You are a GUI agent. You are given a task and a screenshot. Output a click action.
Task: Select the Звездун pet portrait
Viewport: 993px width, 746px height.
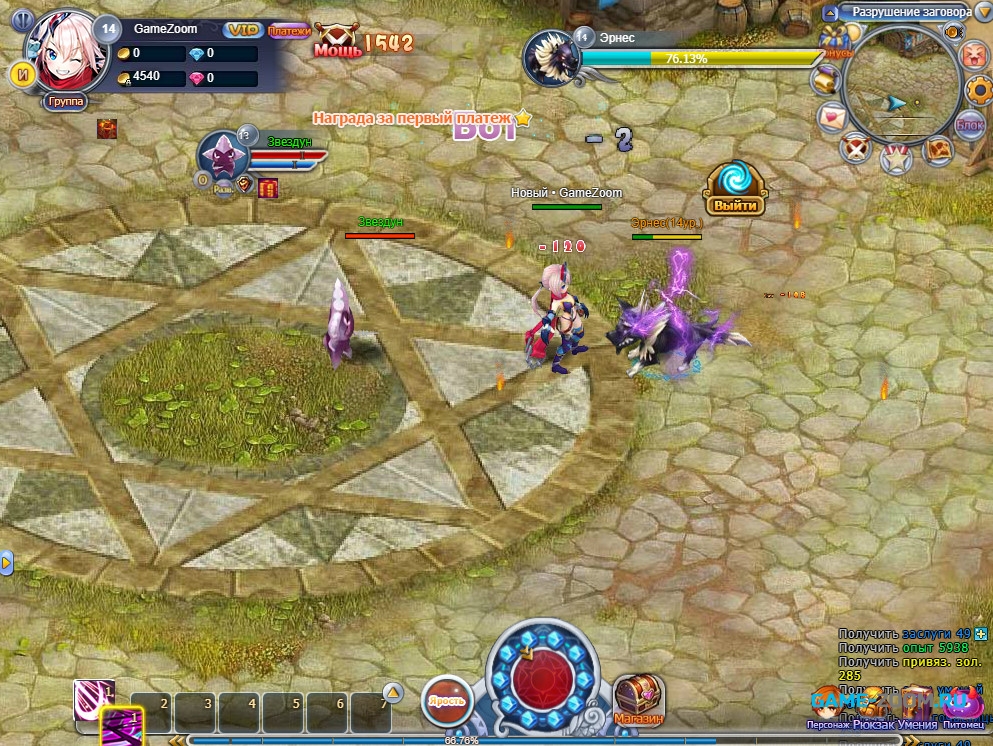click(217, 156)
